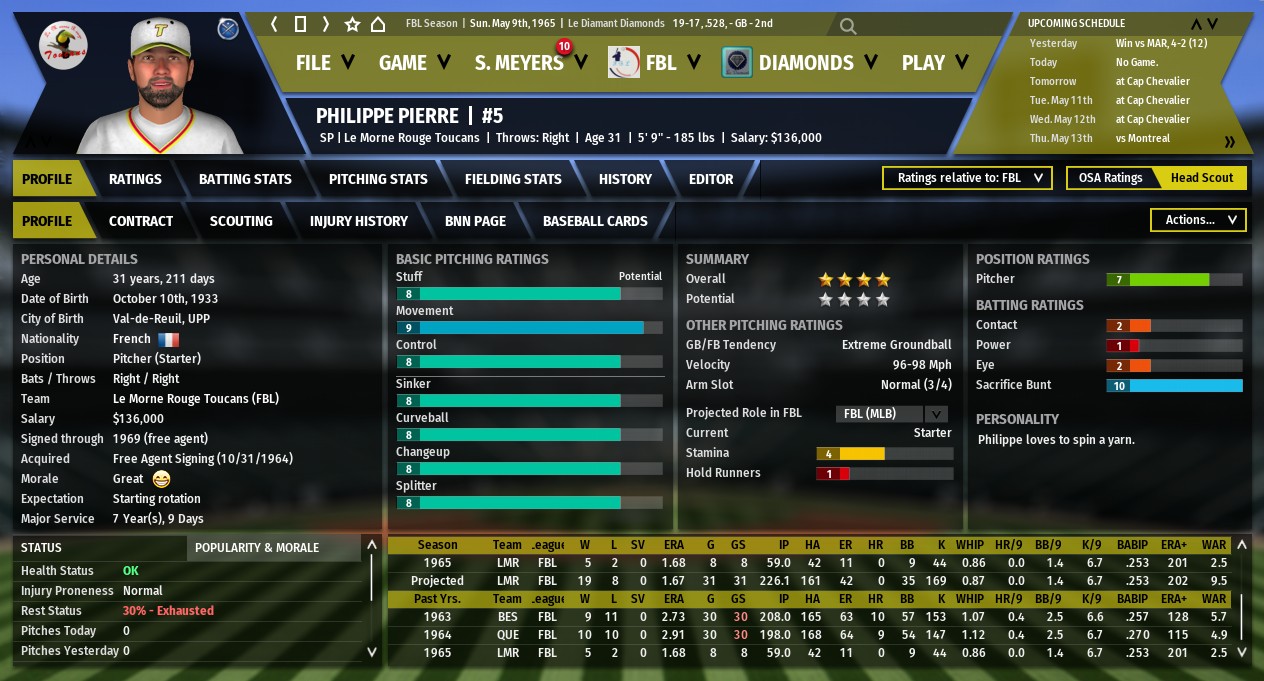Show the Baseball Cards sub-tab
The width and height of the screenshot is (1264, 681).
[595, 221]
